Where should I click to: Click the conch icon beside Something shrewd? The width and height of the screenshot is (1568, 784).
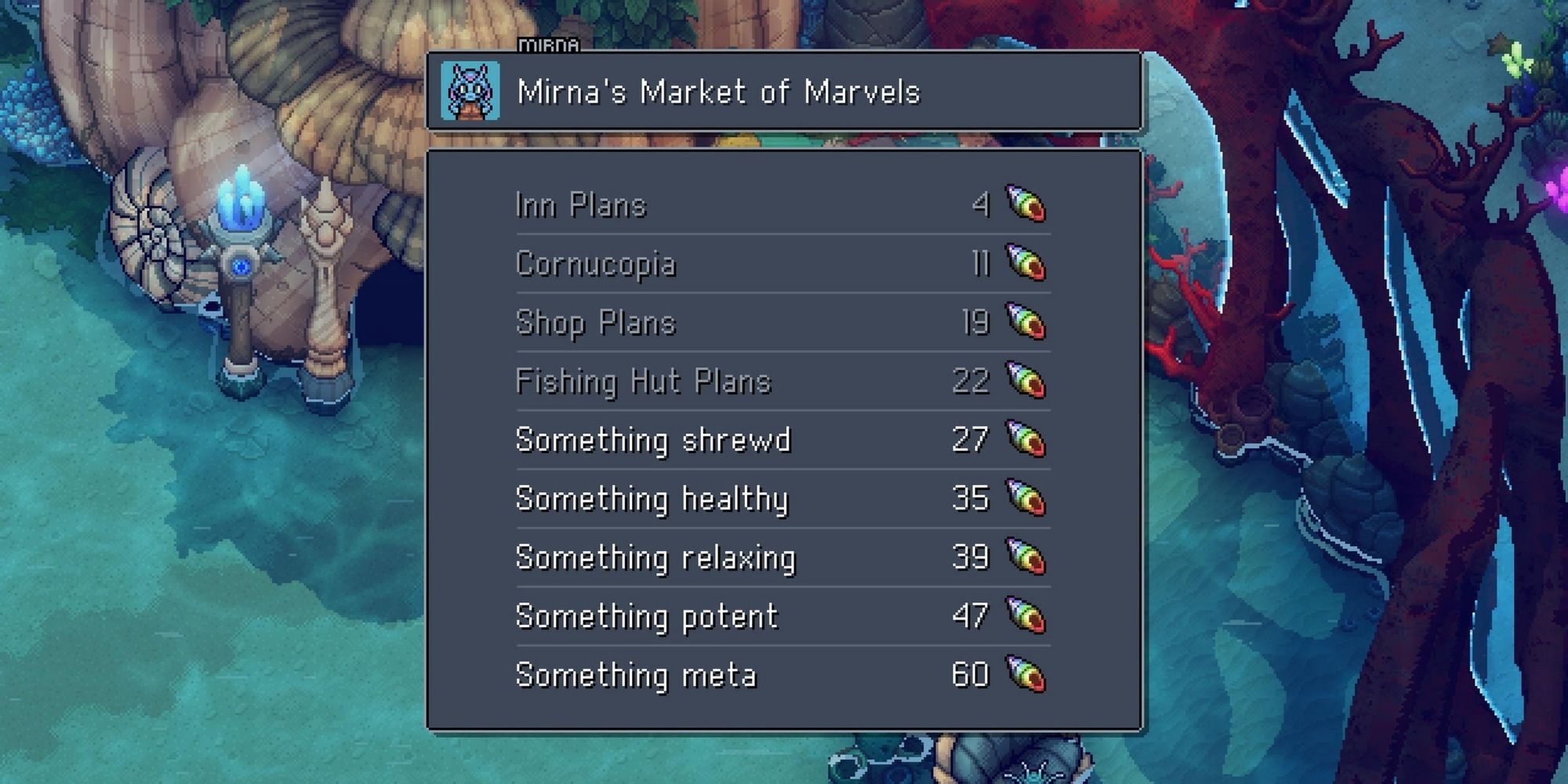[1027, 440]
